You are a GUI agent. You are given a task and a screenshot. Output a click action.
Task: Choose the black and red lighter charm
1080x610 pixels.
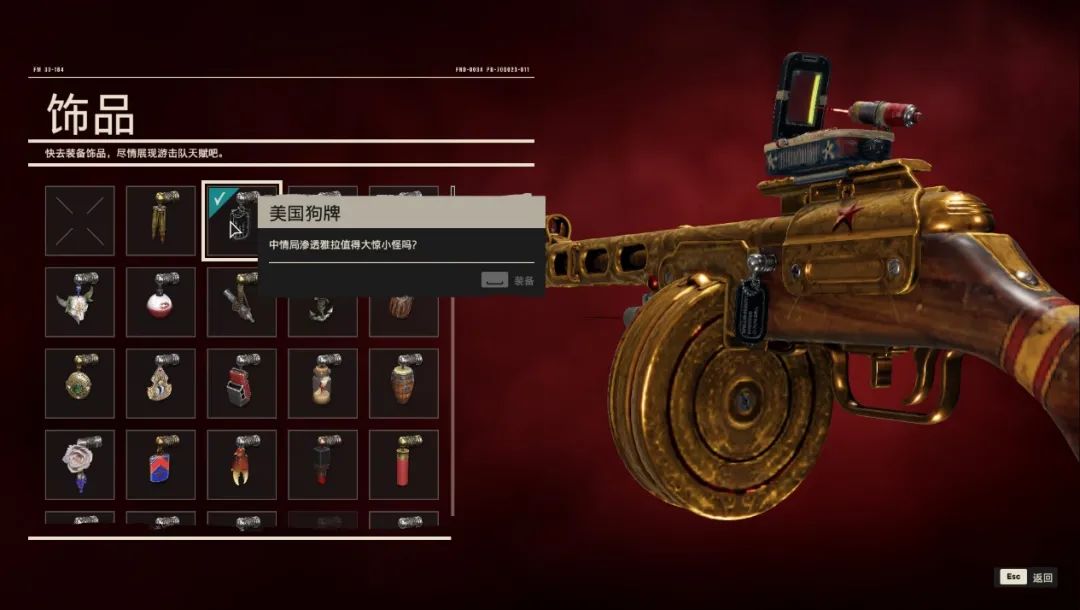pyautogui.click(x=323, y=465)
